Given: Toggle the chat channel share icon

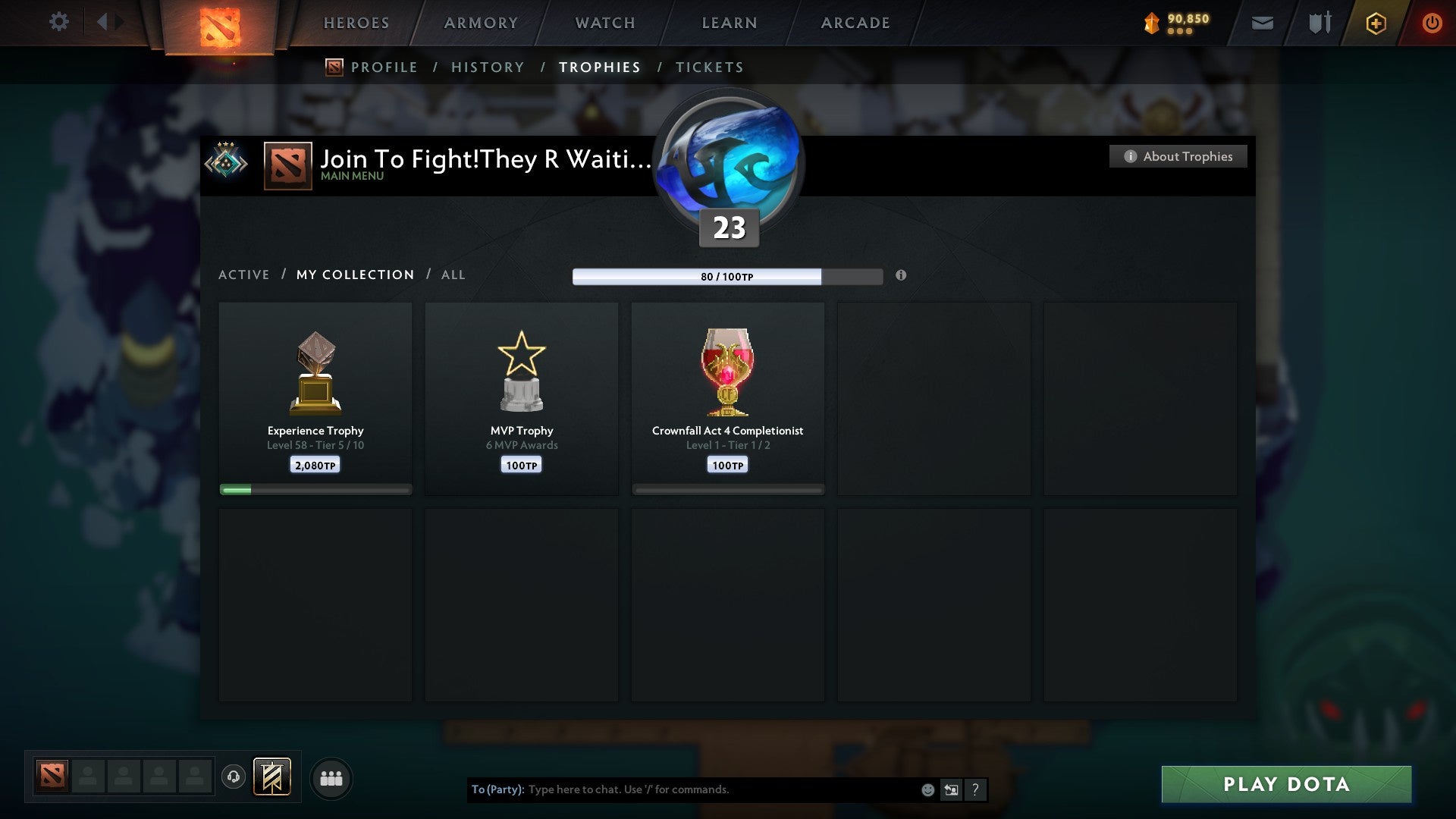Looking at the screenshot, I should (951, 790).
